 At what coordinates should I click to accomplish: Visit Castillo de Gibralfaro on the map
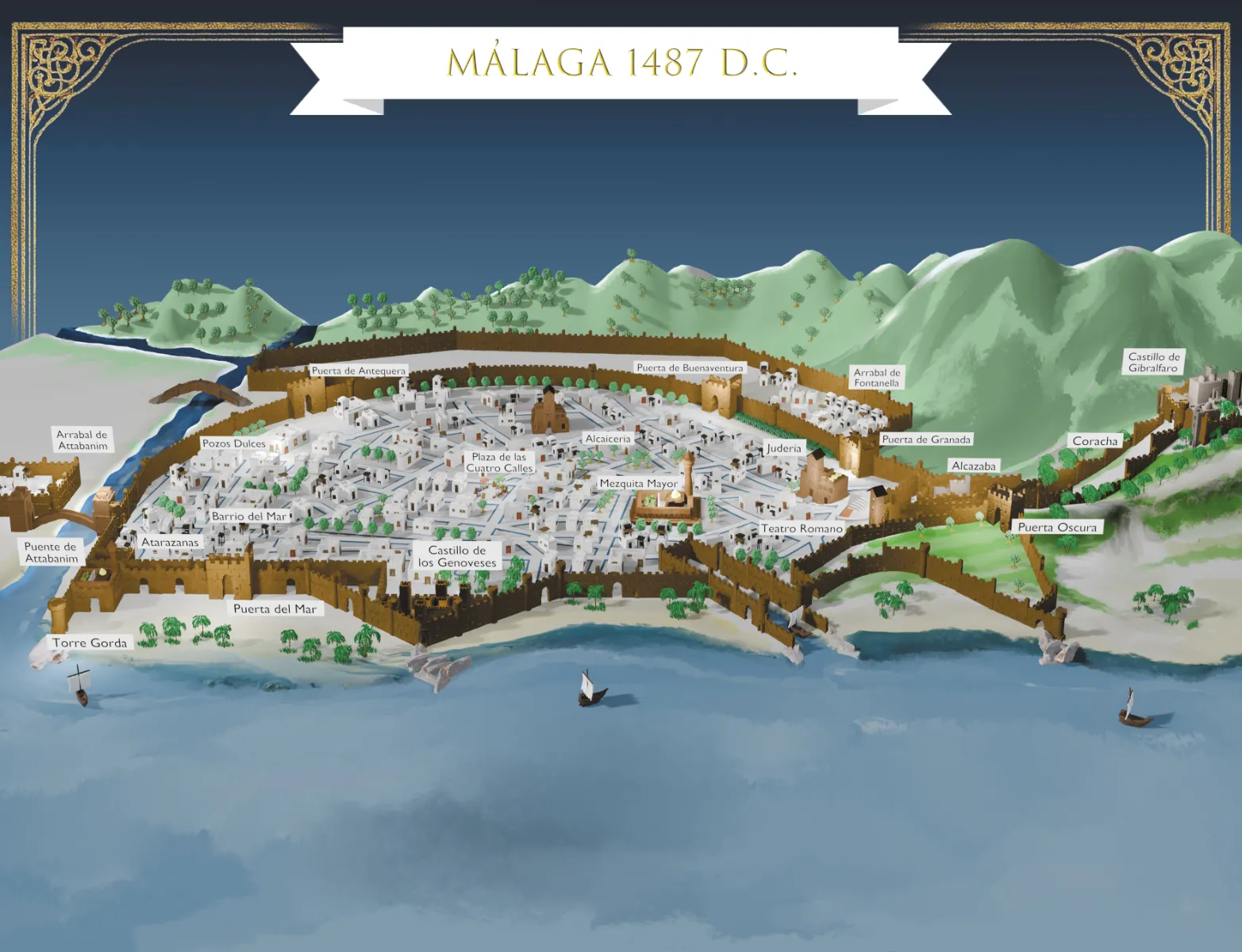pos(1154,363)
